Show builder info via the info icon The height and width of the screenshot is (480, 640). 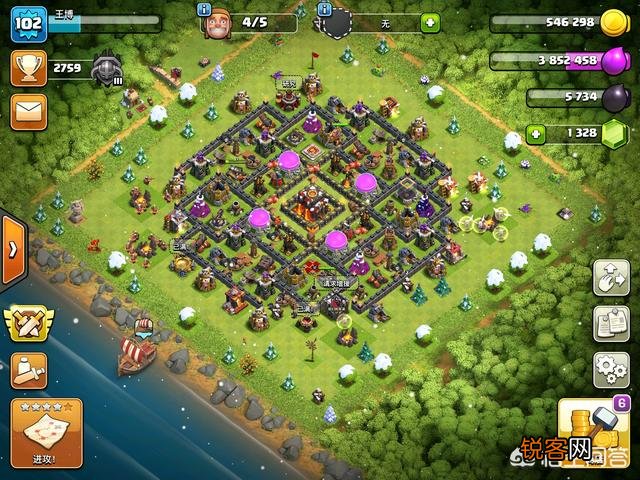point(204,9)
